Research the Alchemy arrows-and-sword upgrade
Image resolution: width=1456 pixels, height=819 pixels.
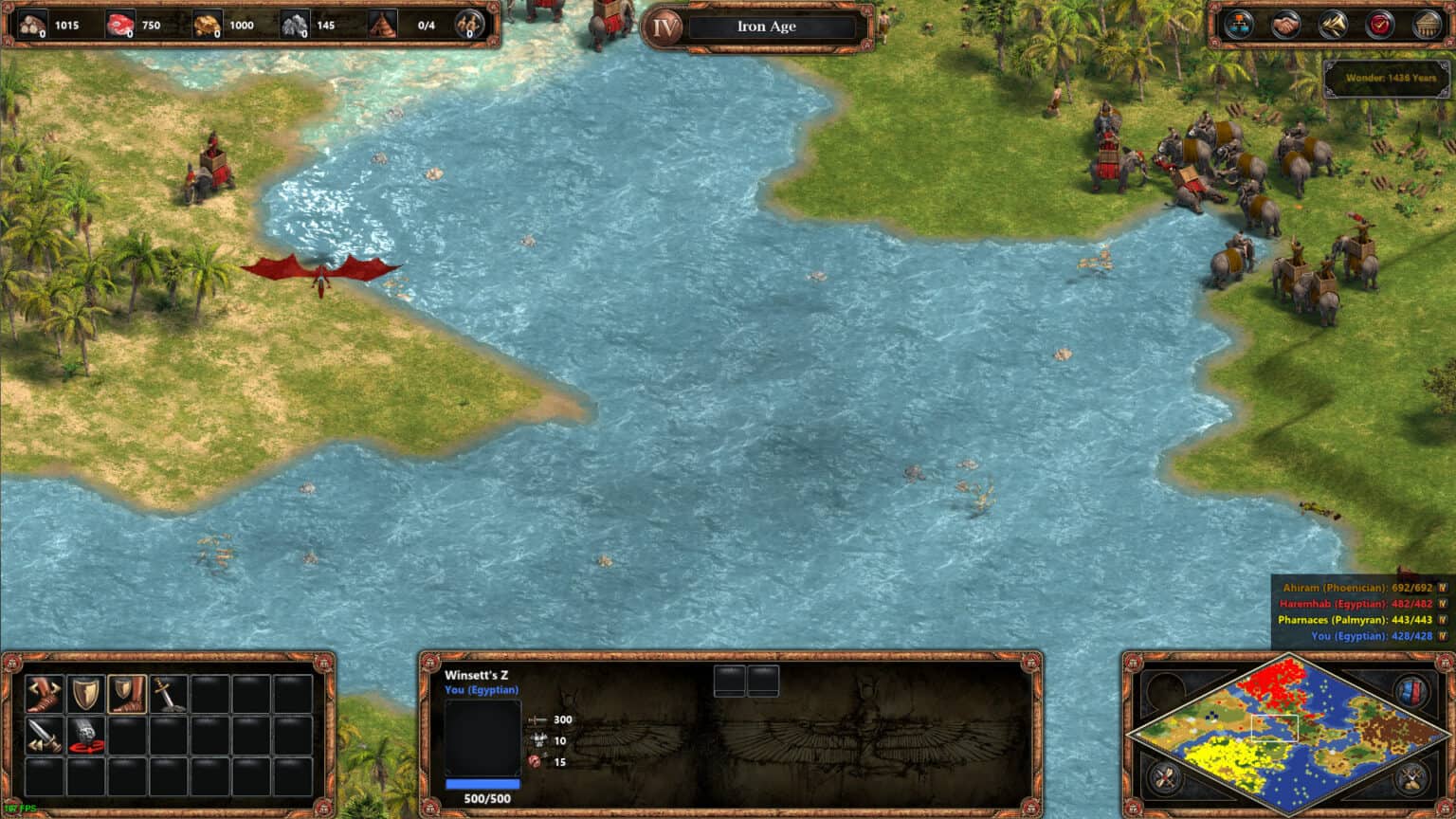[x=44, y=736]
